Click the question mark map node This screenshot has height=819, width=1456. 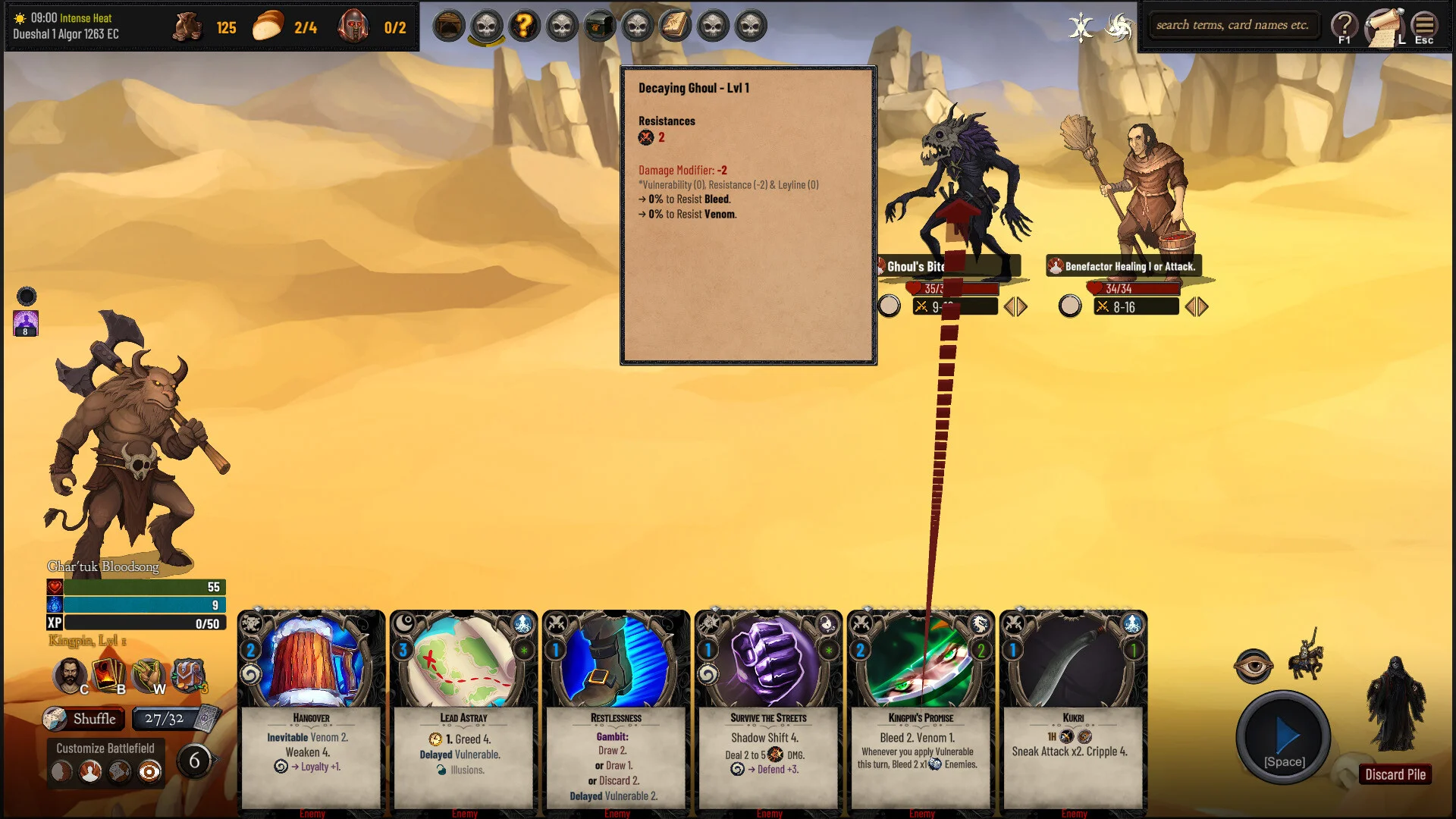click(524, 26)
